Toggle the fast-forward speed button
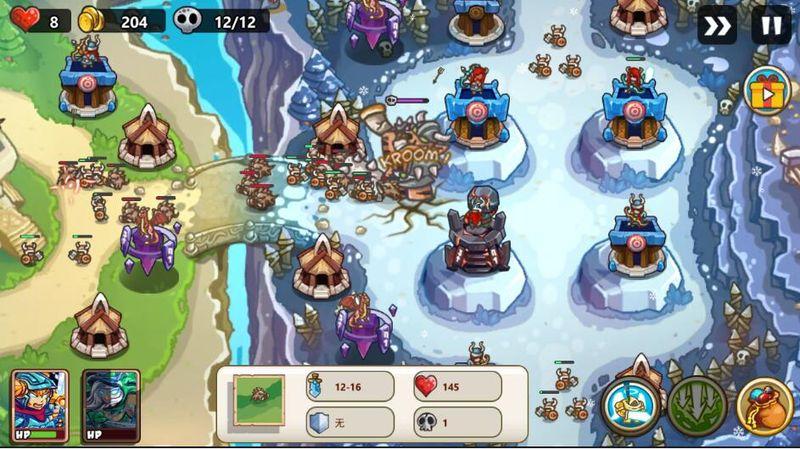Image resolution: width=800 pixels, height=449 pixels. 716,25
